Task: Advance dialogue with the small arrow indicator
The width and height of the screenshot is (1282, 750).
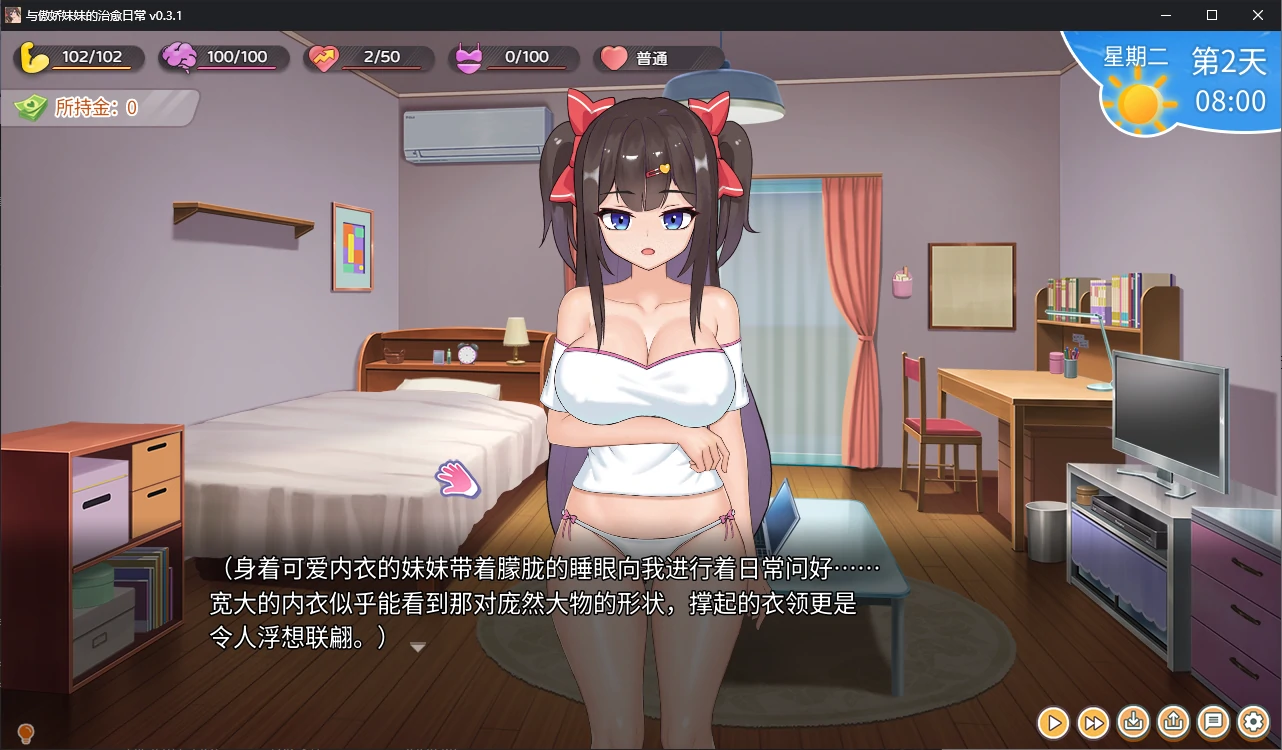Action: pos(418,647)
